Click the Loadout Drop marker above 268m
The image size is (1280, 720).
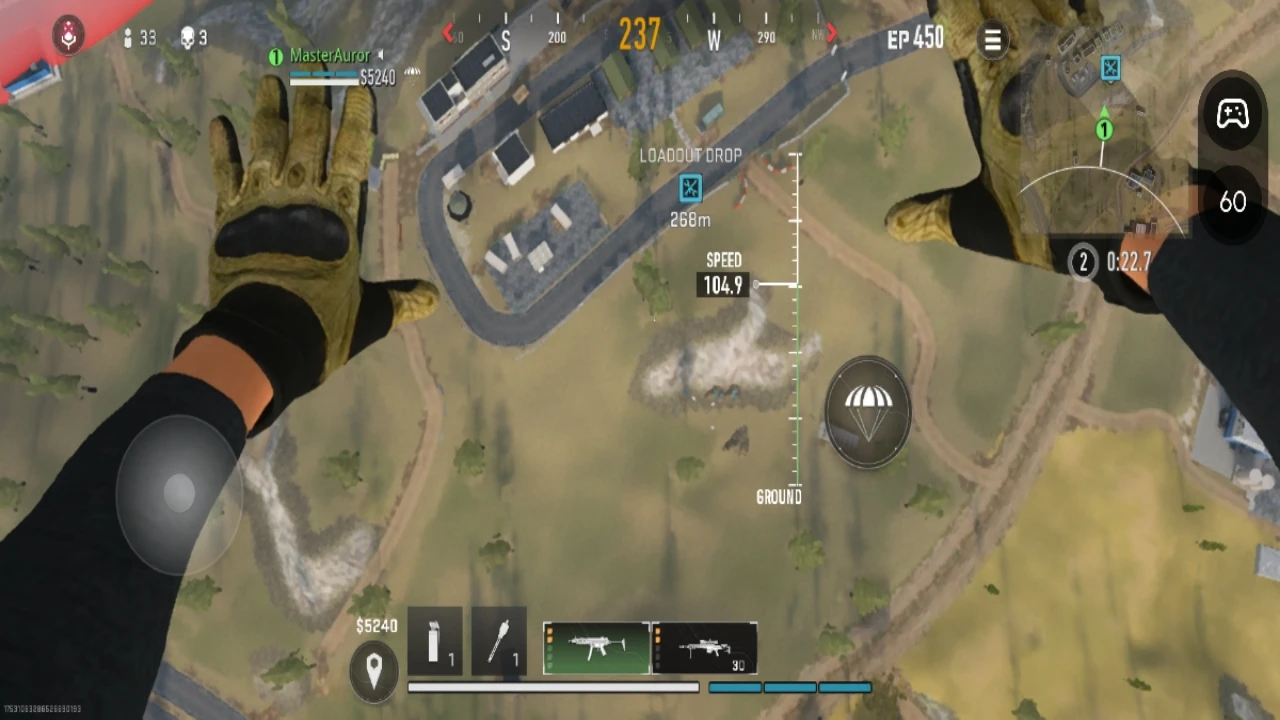pyautogui.click(x=689, y=190)
